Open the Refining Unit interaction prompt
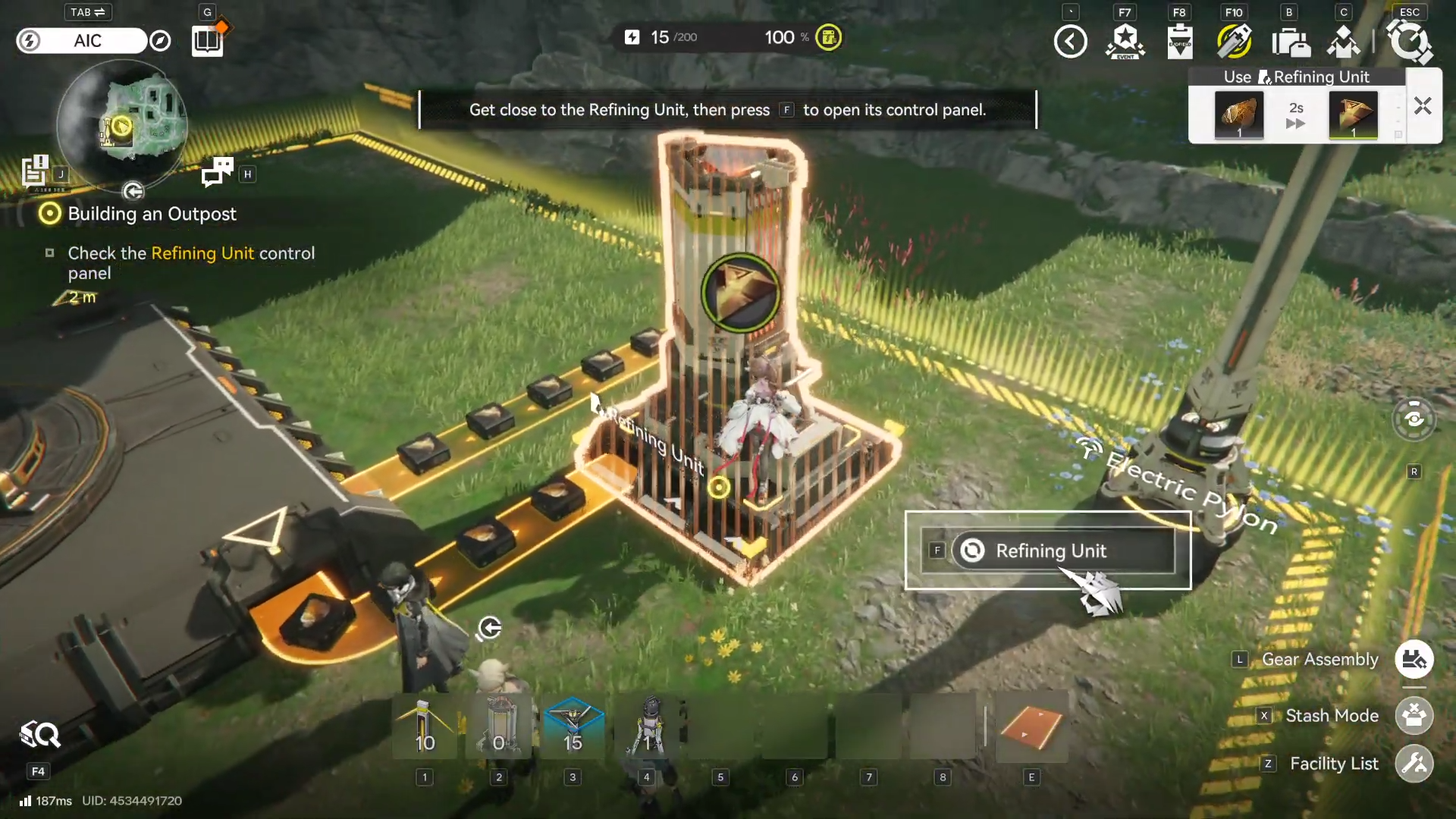This screenshot has height=819, width=1456. [x=1050, y=551]
